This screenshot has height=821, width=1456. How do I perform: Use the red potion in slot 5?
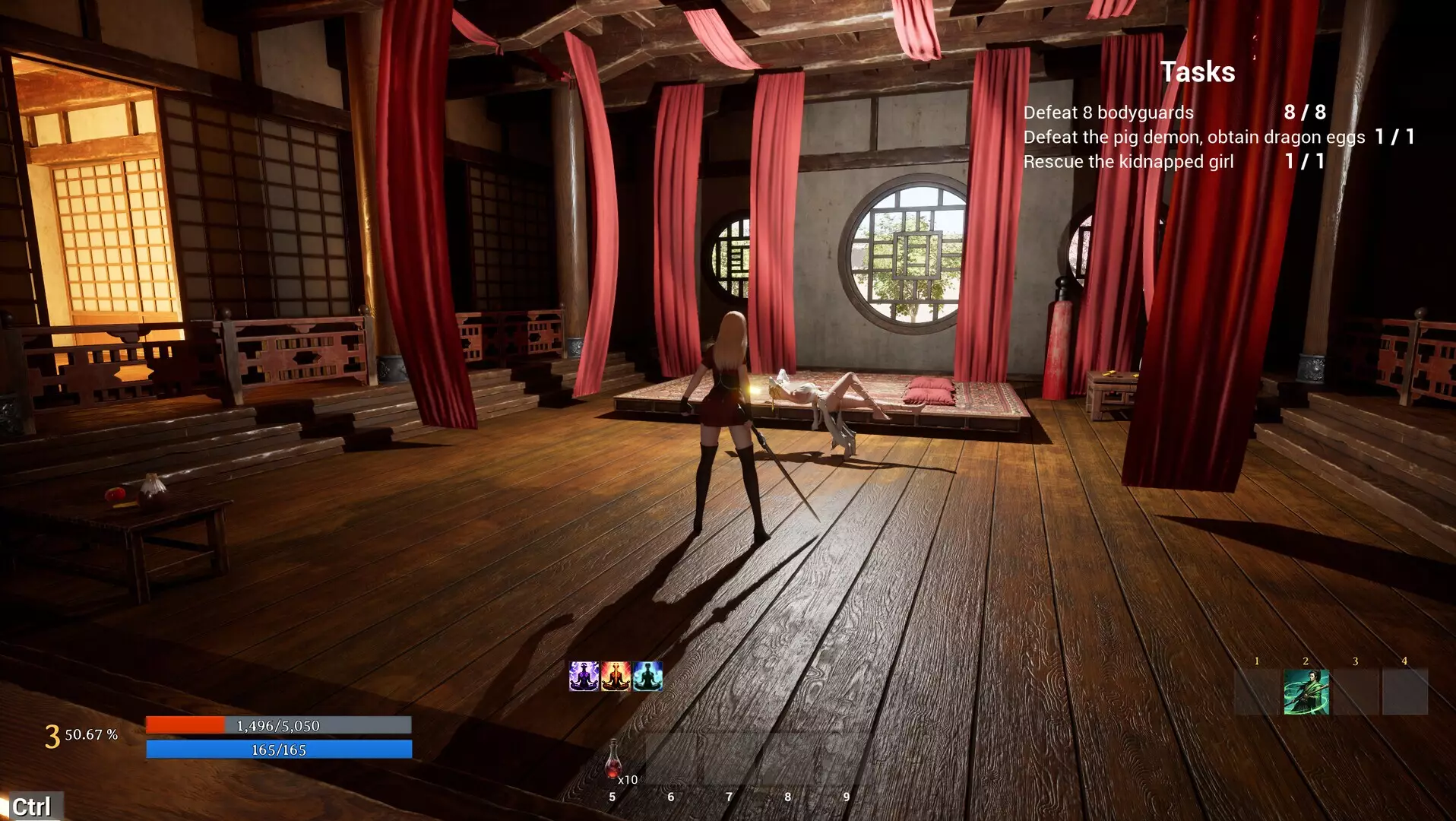pos(614,760)
